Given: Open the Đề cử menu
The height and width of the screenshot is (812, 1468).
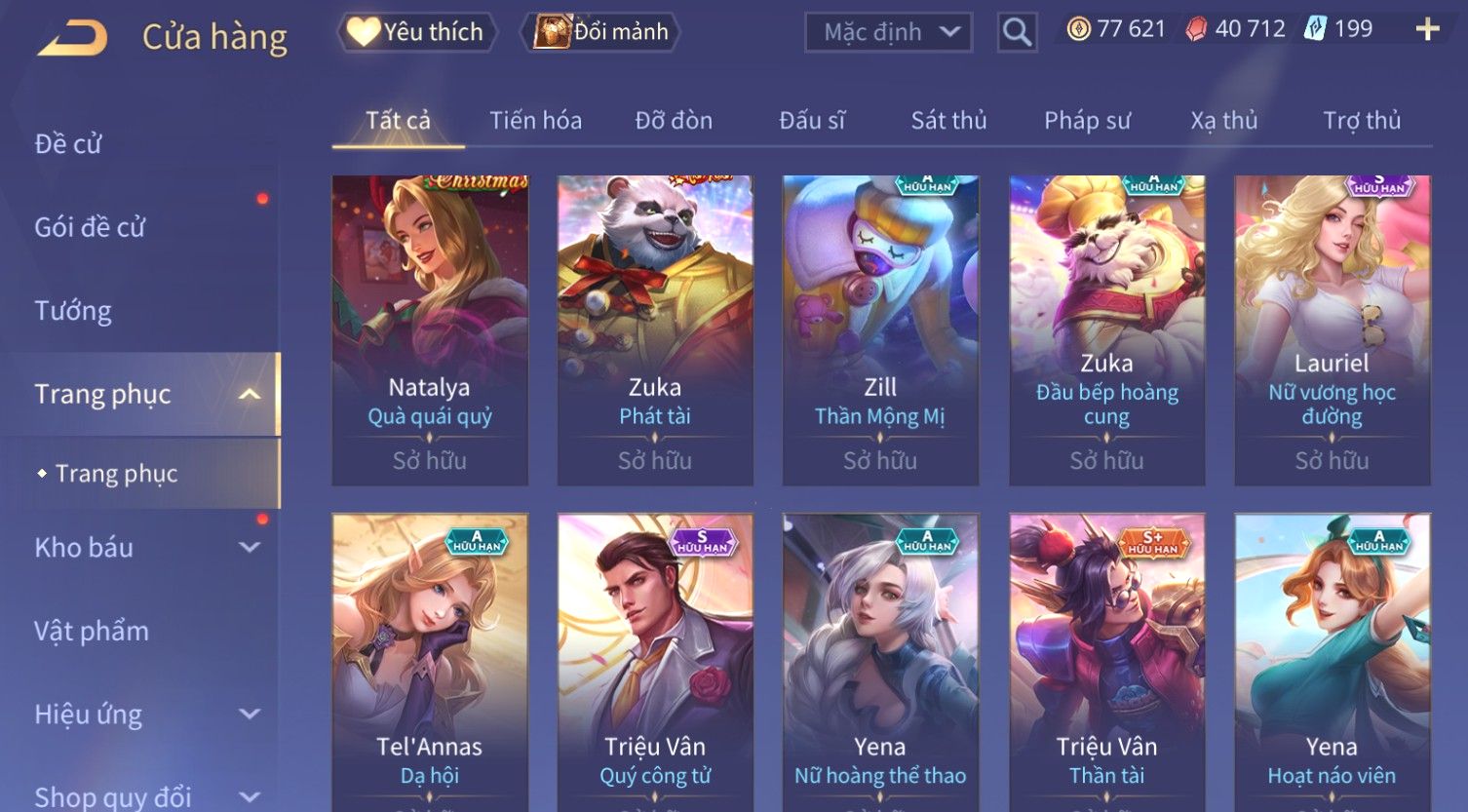Looking at the screenshot, I should (x=68, y=144).
